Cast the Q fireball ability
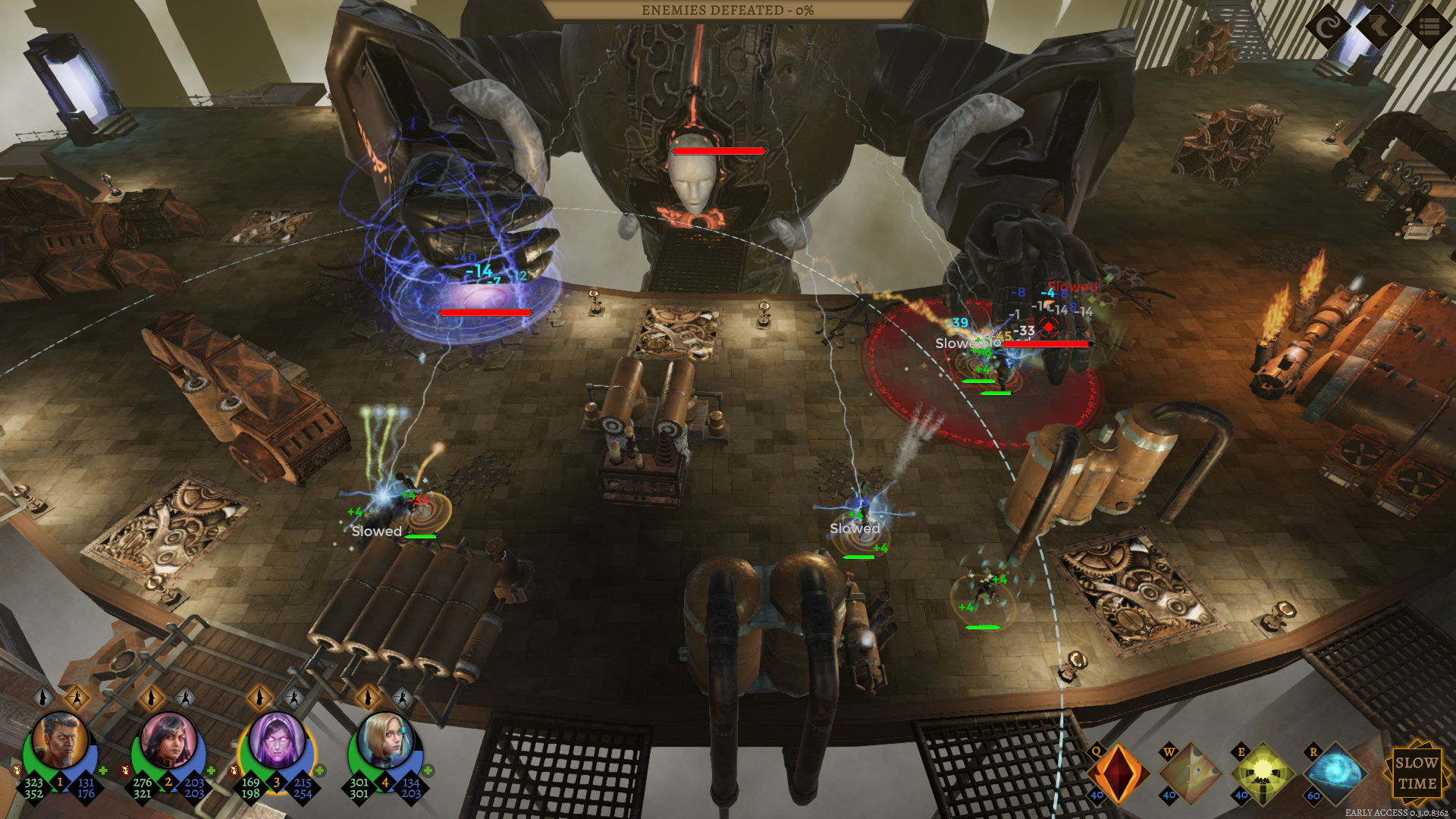This screenshot has width=1456, height=819. pos(1119,773)
